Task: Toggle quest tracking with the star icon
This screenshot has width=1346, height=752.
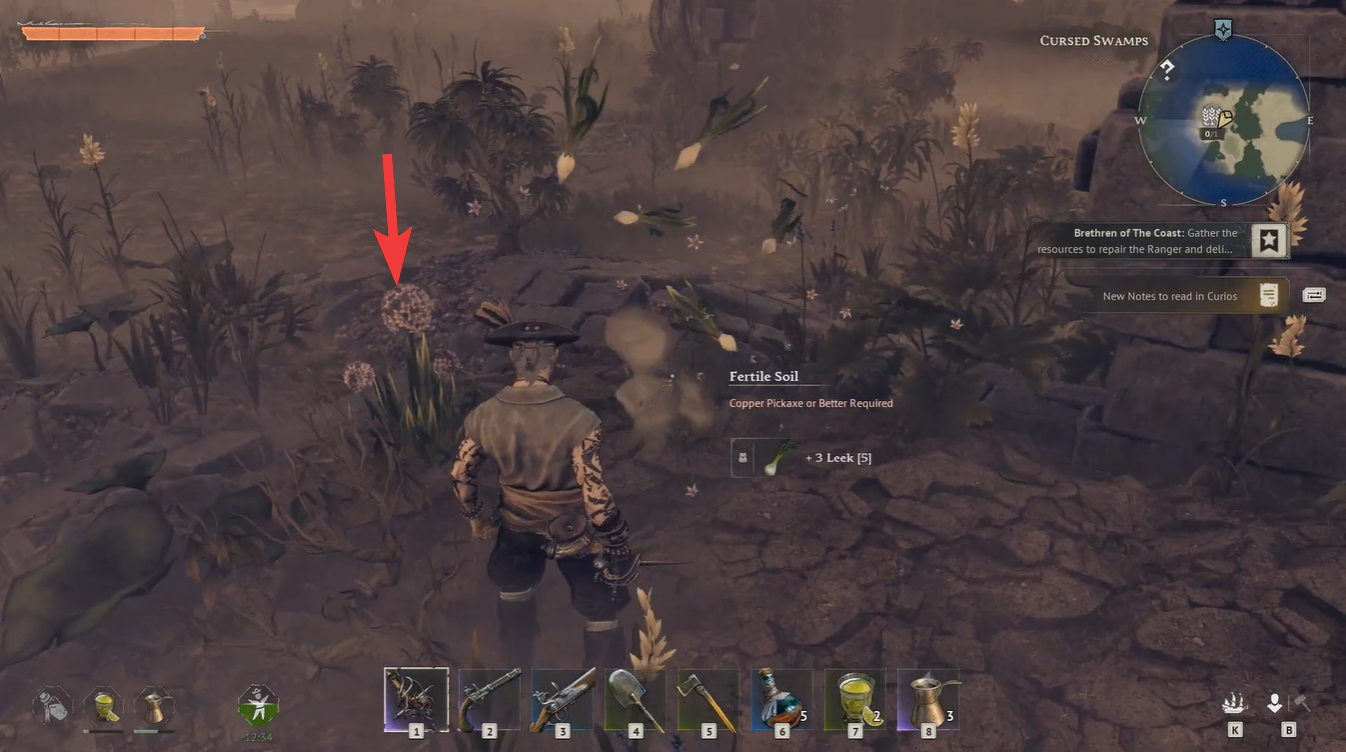Action: 1269,240
